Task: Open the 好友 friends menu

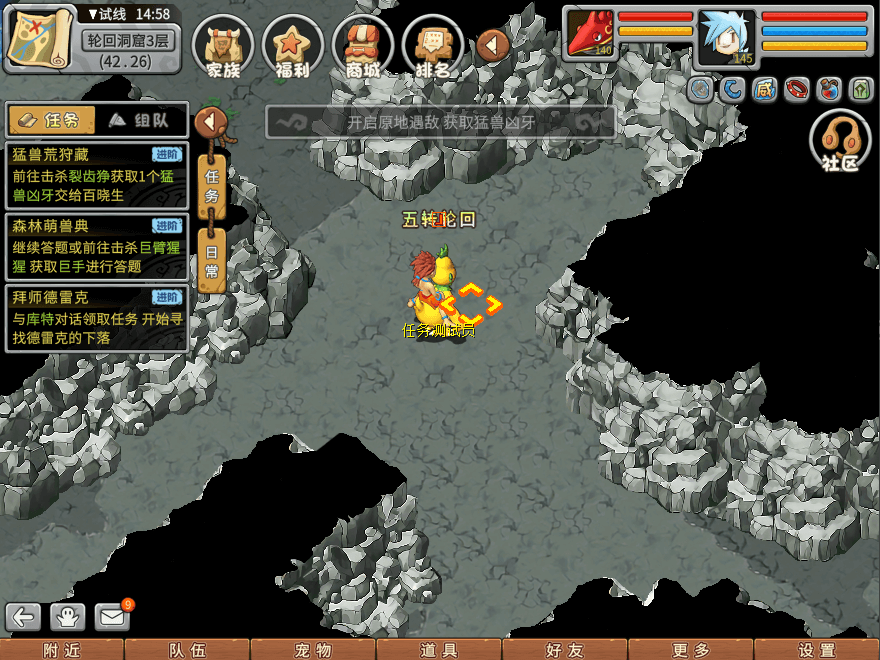Action: click(x=564, y=650)
